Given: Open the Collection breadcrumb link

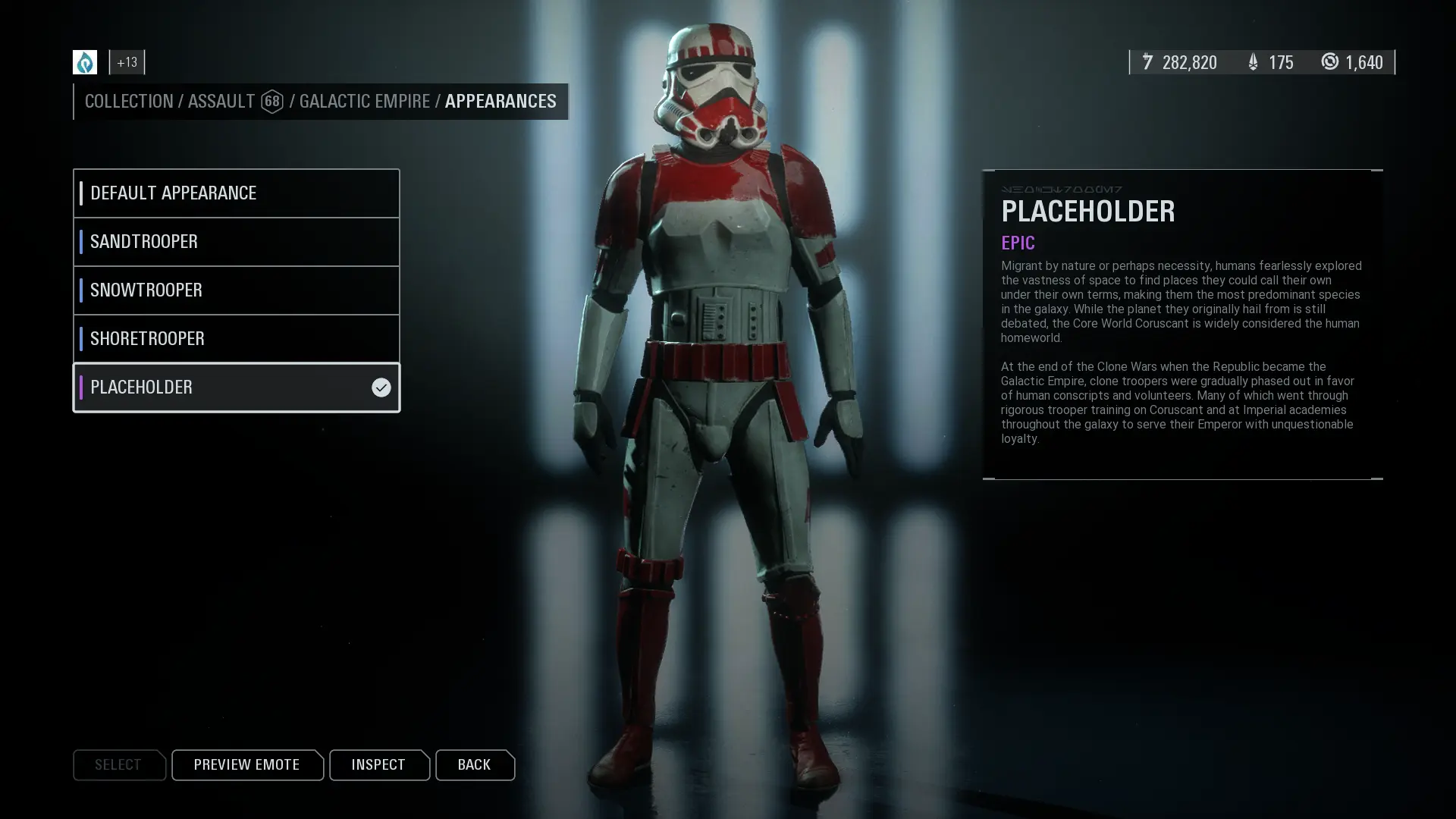Looking at the screenshot, I should click(129, 102).
